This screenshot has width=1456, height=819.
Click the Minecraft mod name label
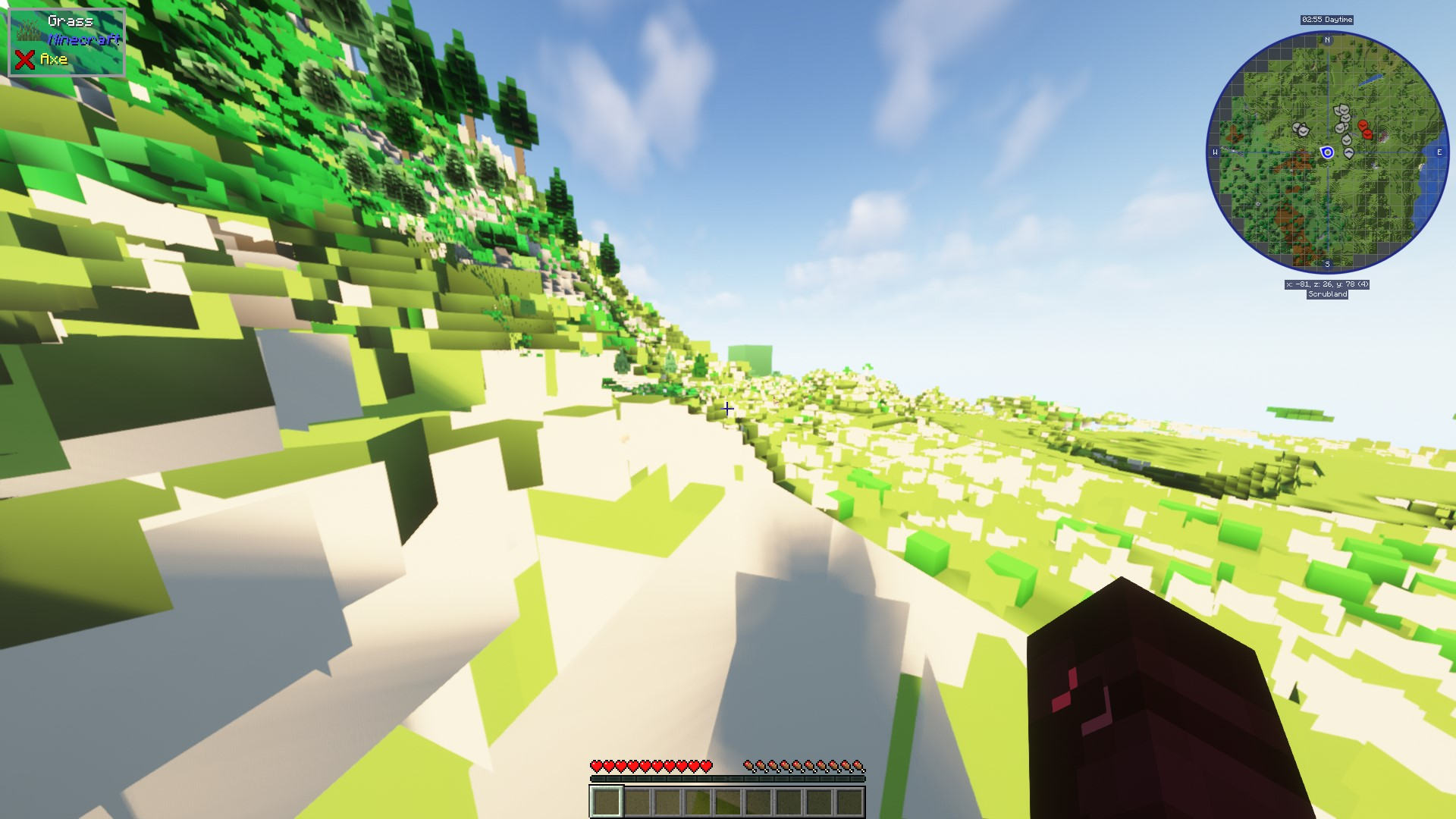click(x=83, y=39)
